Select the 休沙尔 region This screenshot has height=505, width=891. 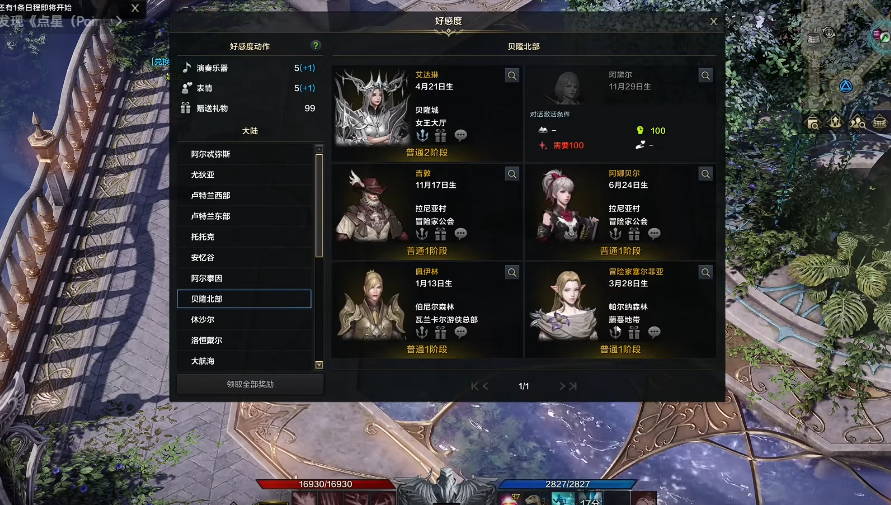tap(244, 319)
